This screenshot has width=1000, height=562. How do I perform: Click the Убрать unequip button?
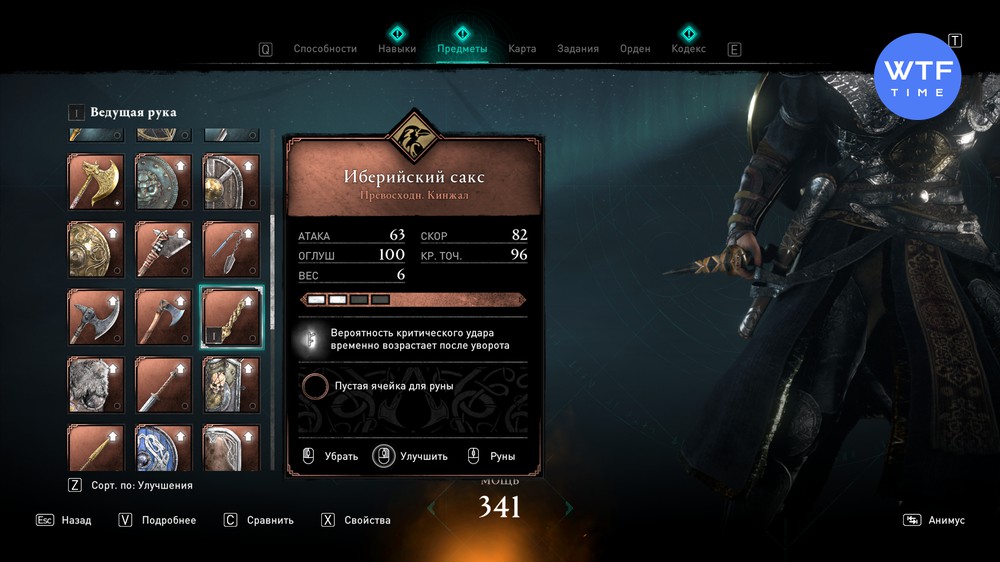click(x=330, y=456)
